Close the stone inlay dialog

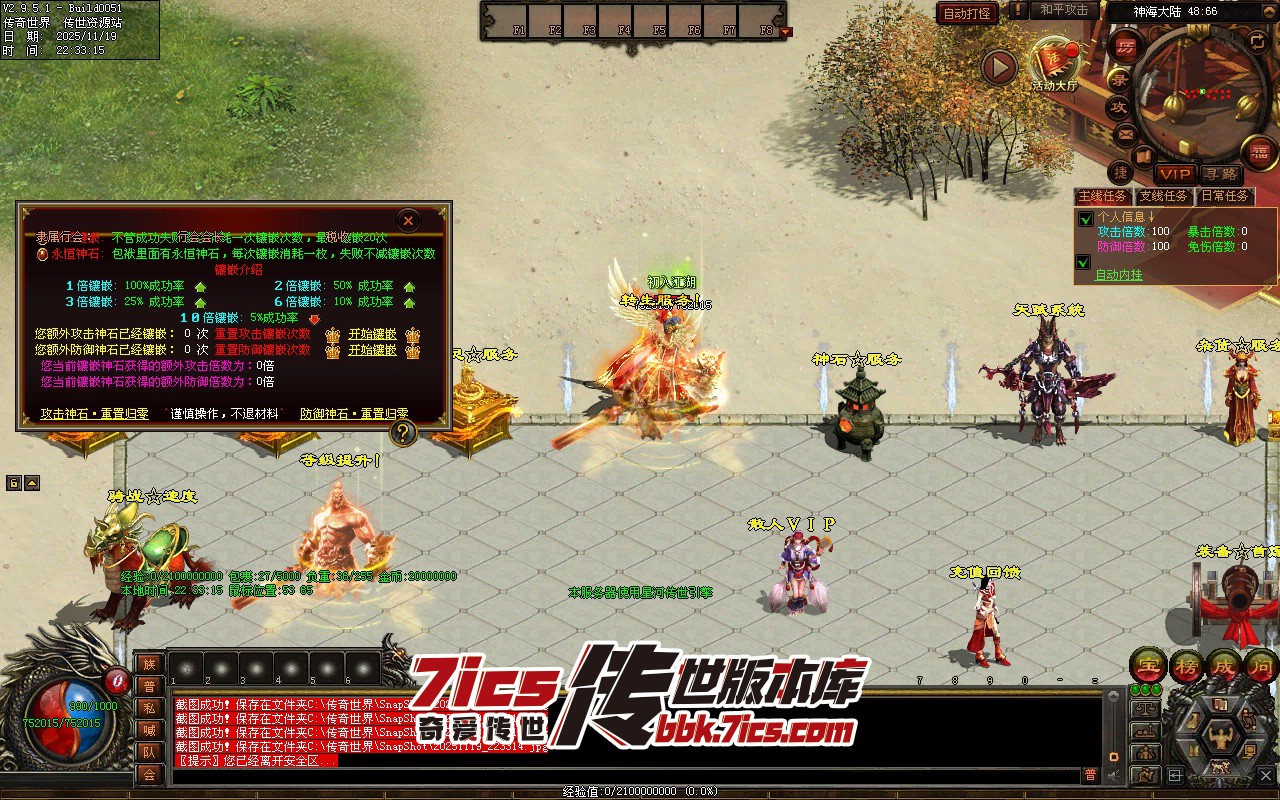408,220
